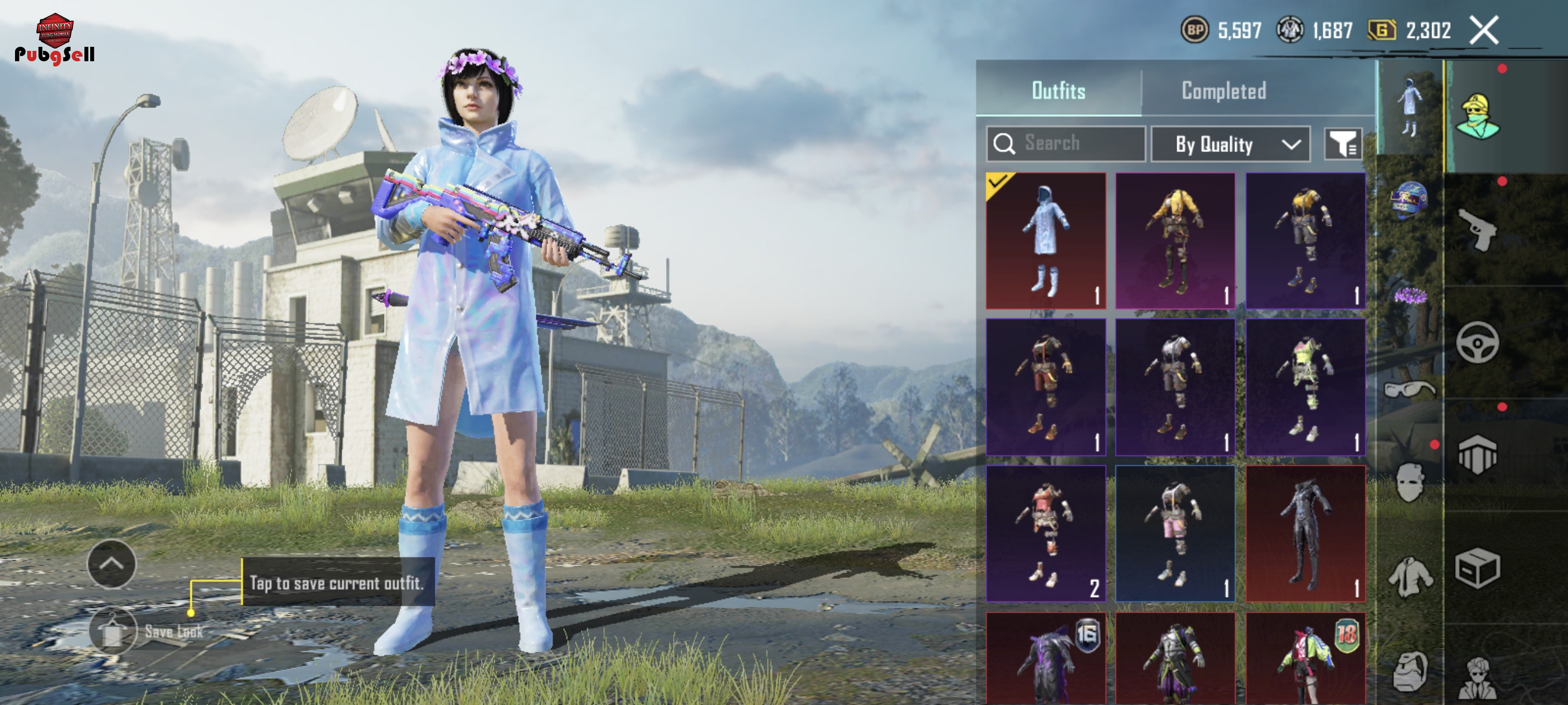This screenshot has width=1568, height=705.
Task: Open the By Quality sort dropdown
Action: [x=1230, y=144]
